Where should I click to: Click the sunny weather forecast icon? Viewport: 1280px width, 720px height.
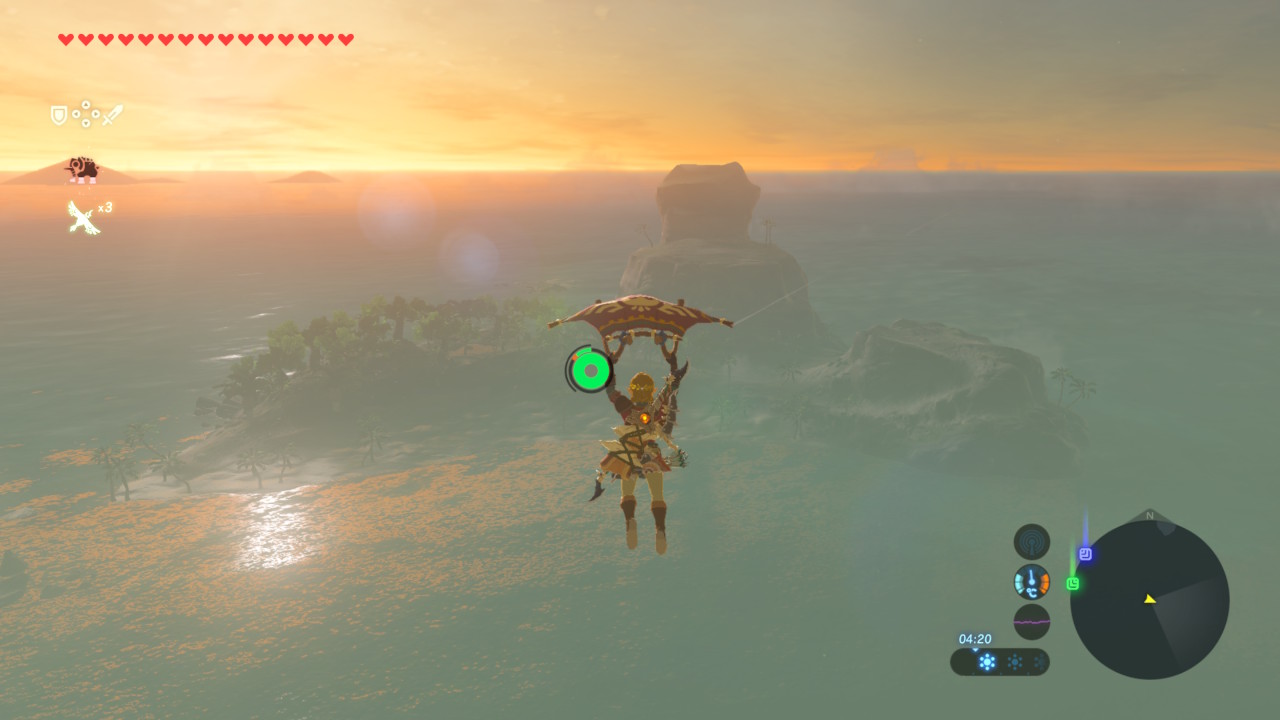point(987,662)
